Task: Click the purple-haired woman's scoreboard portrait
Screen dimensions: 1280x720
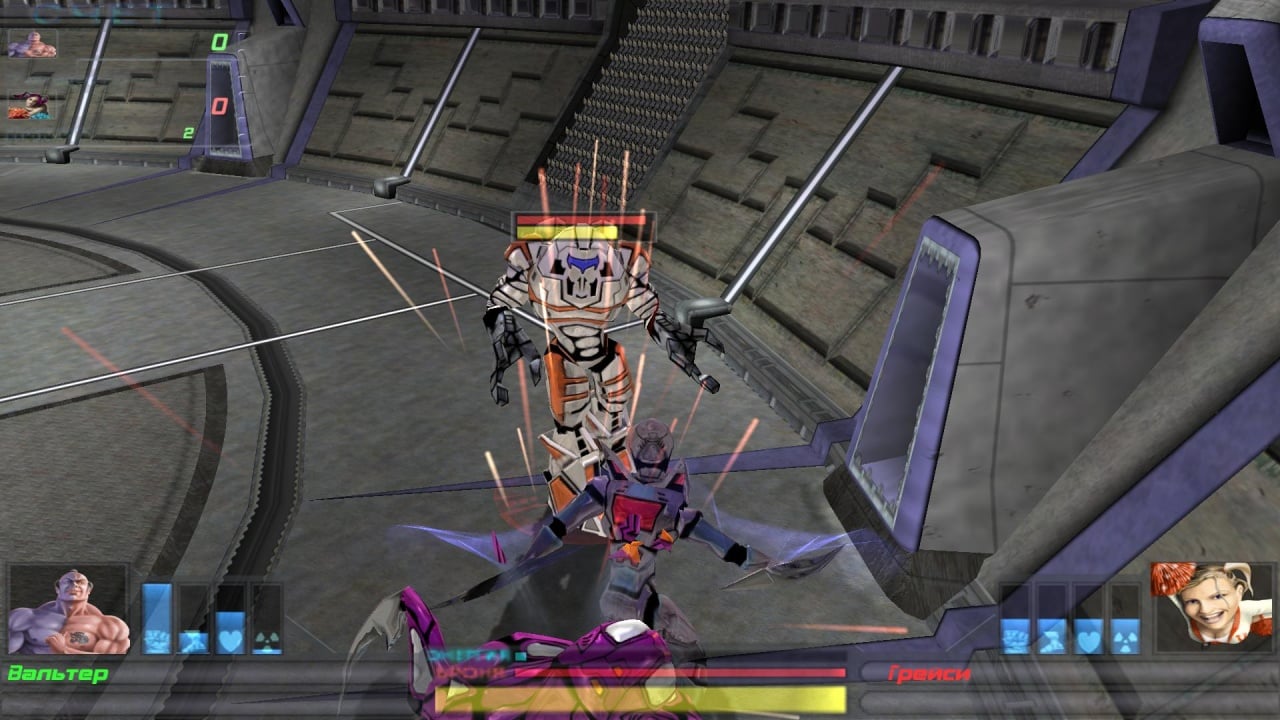Action: point(30,106)
